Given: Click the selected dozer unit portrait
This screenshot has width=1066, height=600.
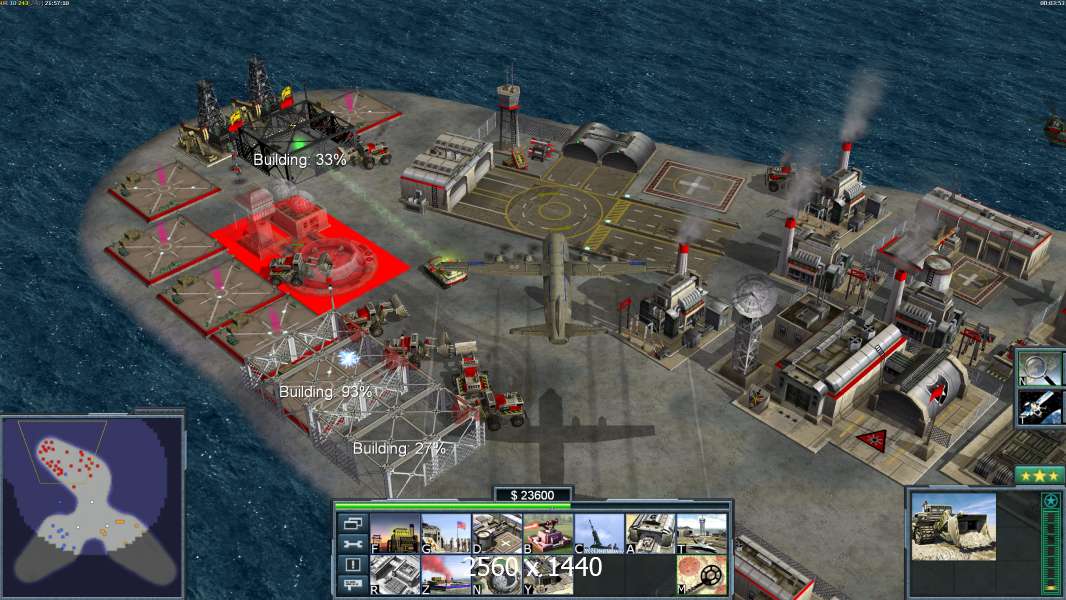Looking at the screenshot, I should pyautogui.click(x=953, y=526).
